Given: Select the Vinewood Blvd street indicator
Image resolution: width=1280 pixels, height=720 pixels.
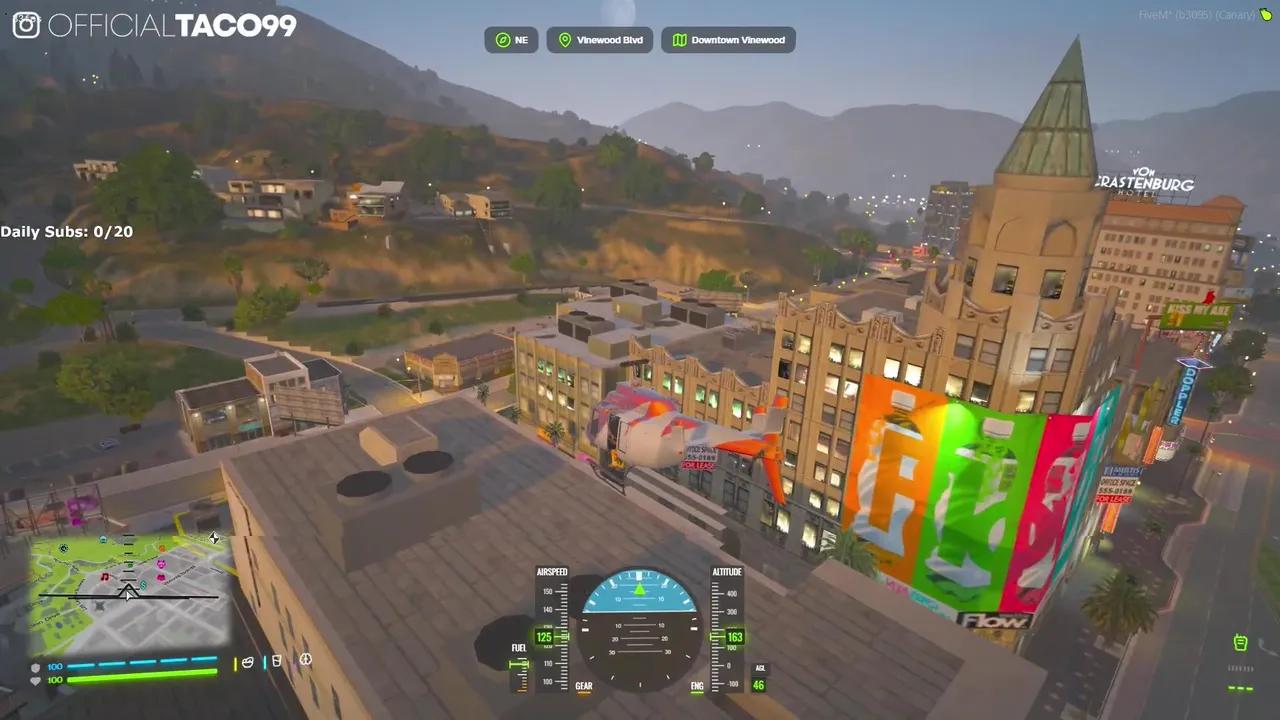Looking at the screenshot, I should [x=600, y=40].
